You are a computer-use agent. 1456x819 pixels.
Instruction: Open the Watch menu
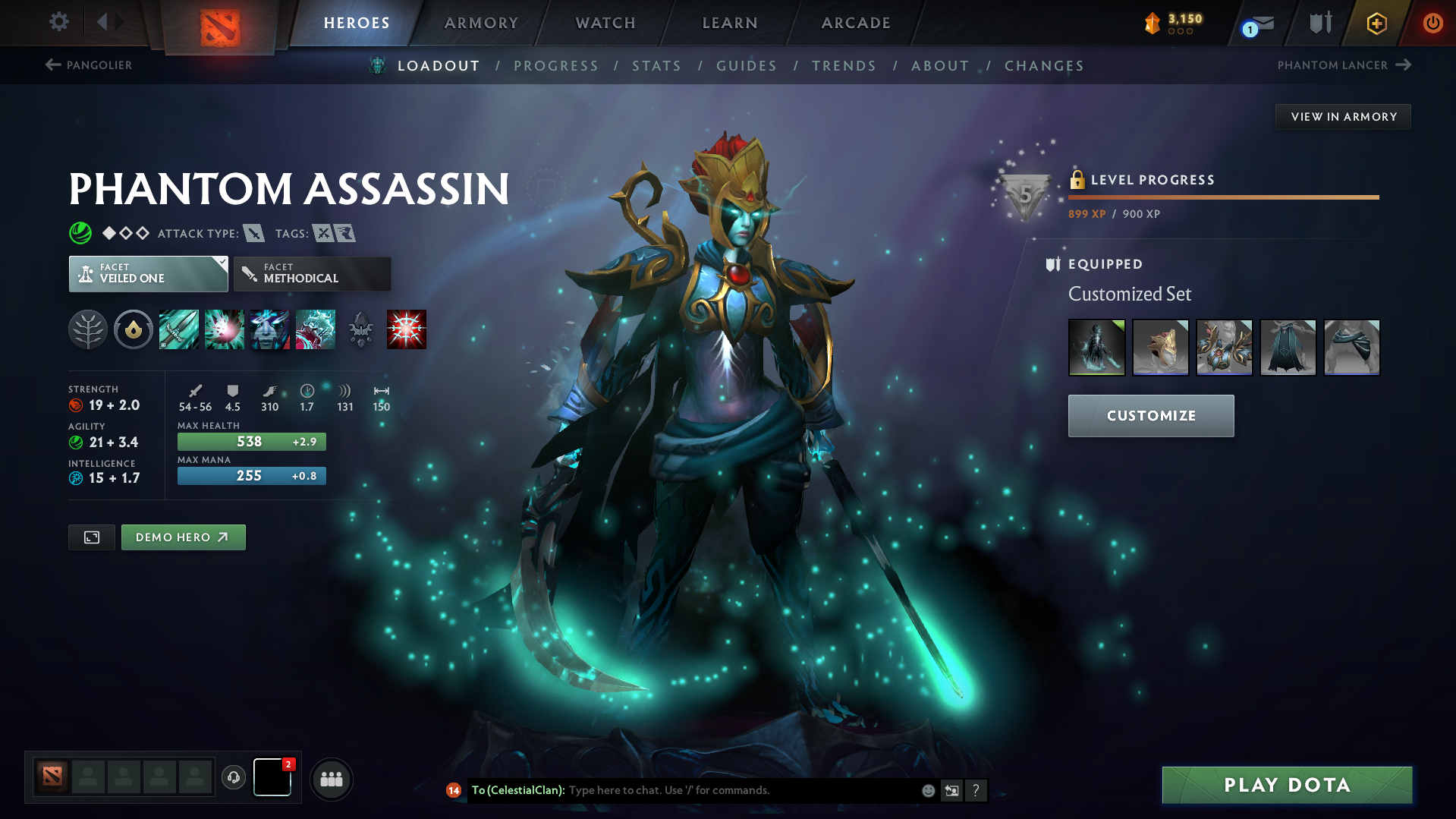[605, 23]
